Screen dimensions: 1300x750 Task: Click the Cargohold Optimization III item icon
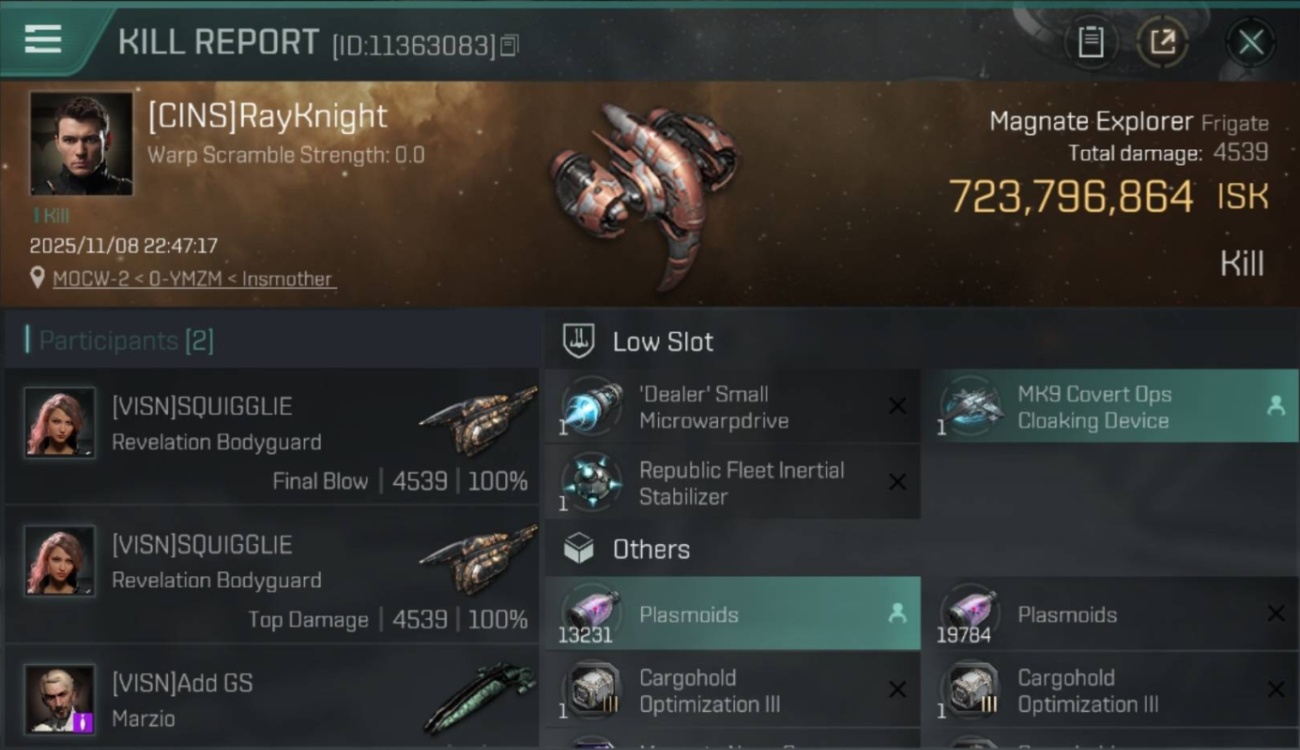tap(591, 690)
